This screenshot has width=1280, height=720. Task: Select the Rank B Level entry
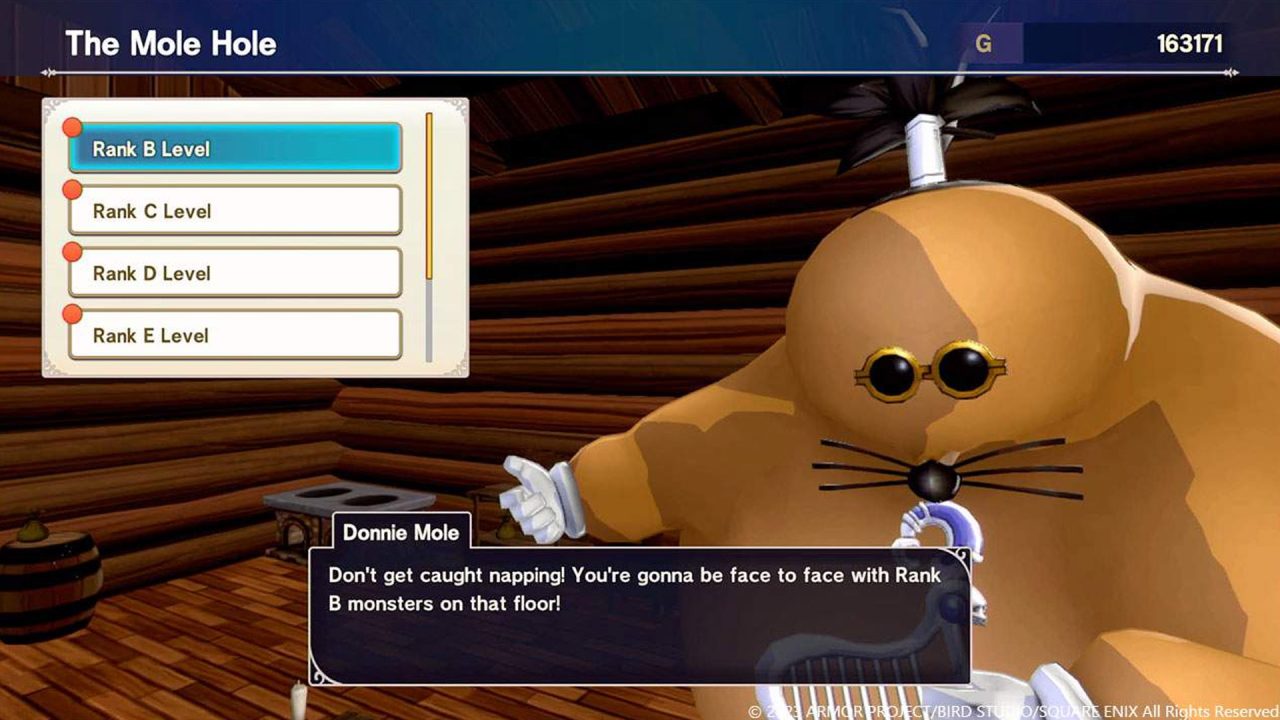pos(235,149)
